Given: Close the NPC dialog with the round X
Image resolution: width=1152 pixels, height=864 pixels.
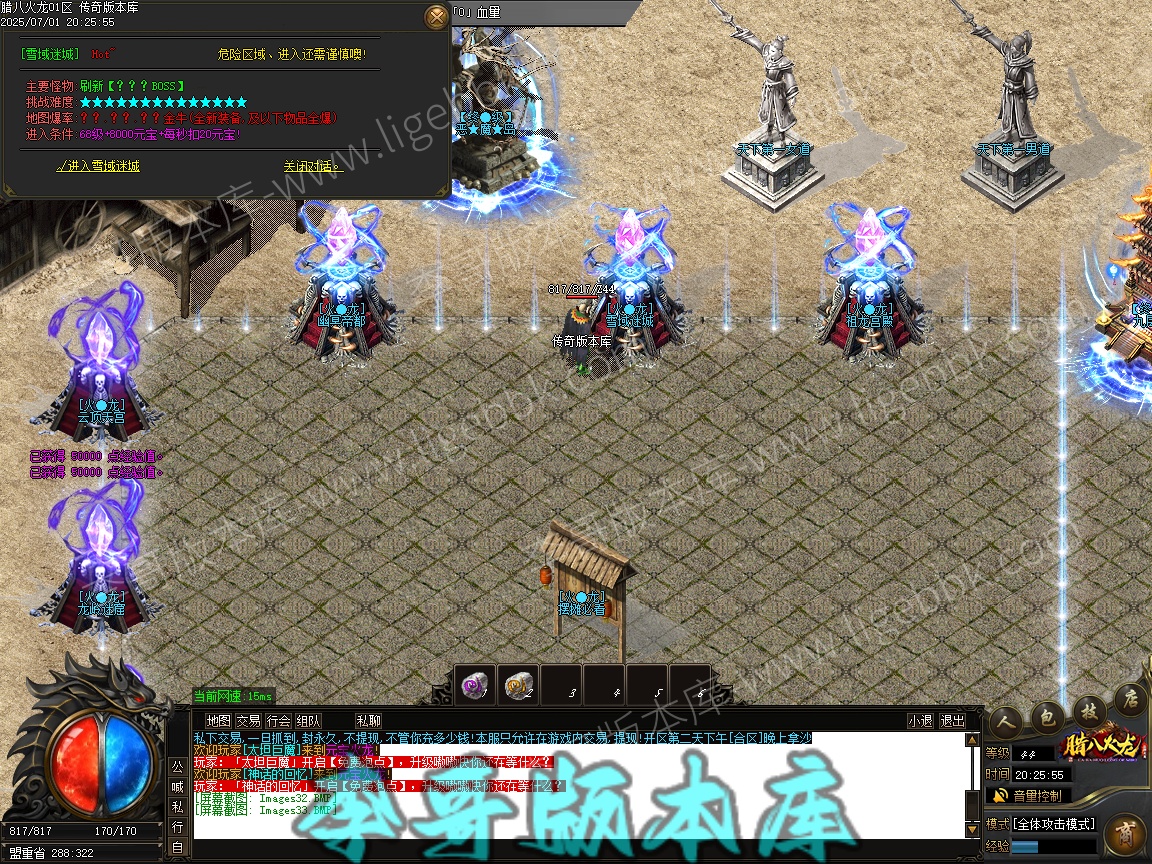Looking at the screenshot, I should click(x=437, y=17).
